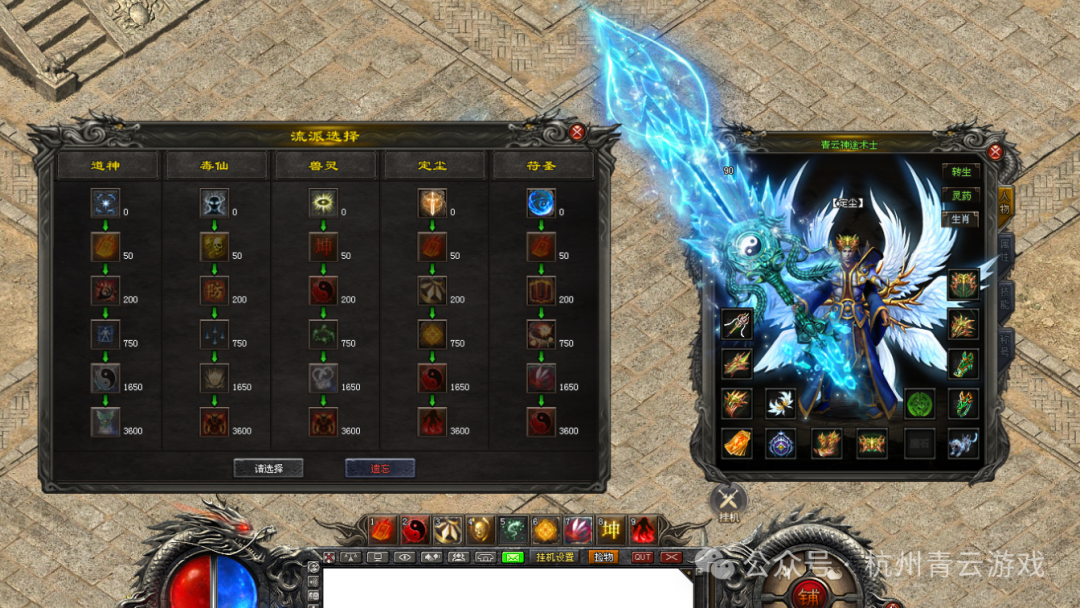Select the blue orb skill under 符圣
The height and width of the screenshot is (608, 1080).
coord(541,203)
